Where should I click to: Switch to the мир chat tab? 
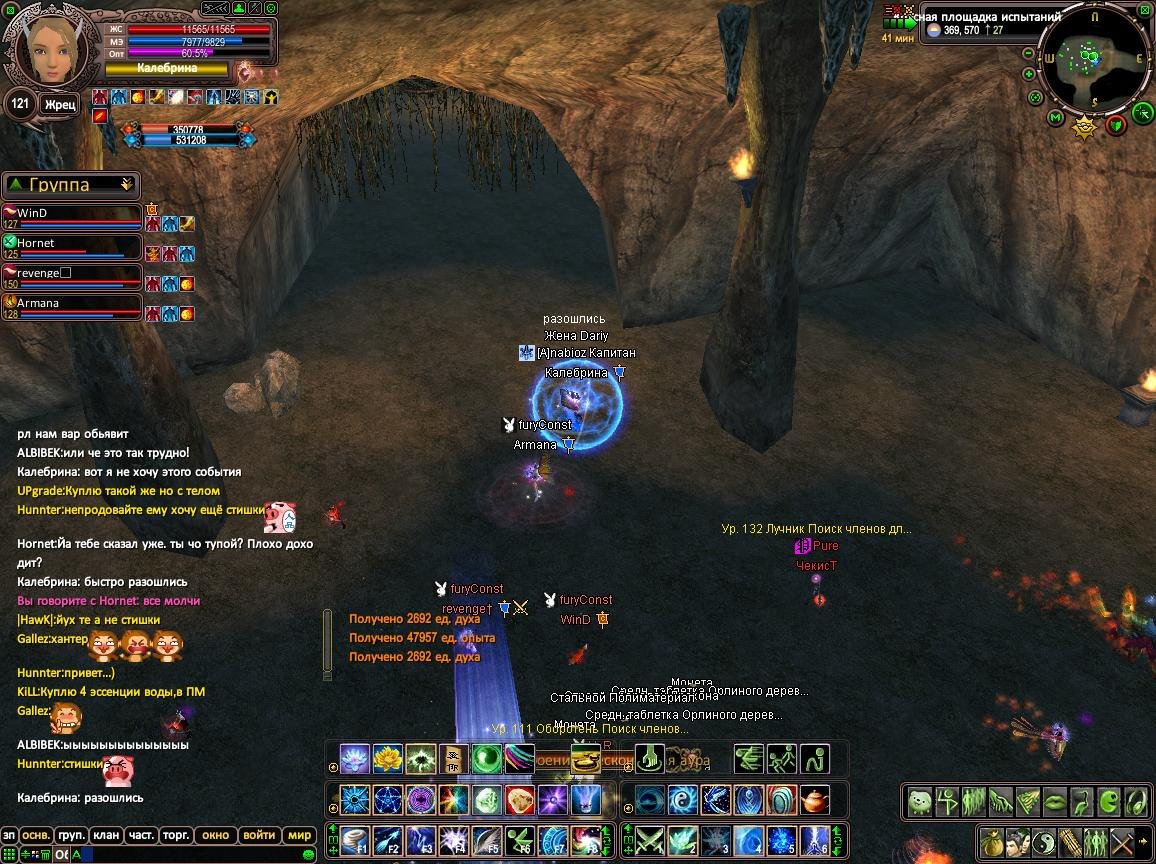click(298, 835)
